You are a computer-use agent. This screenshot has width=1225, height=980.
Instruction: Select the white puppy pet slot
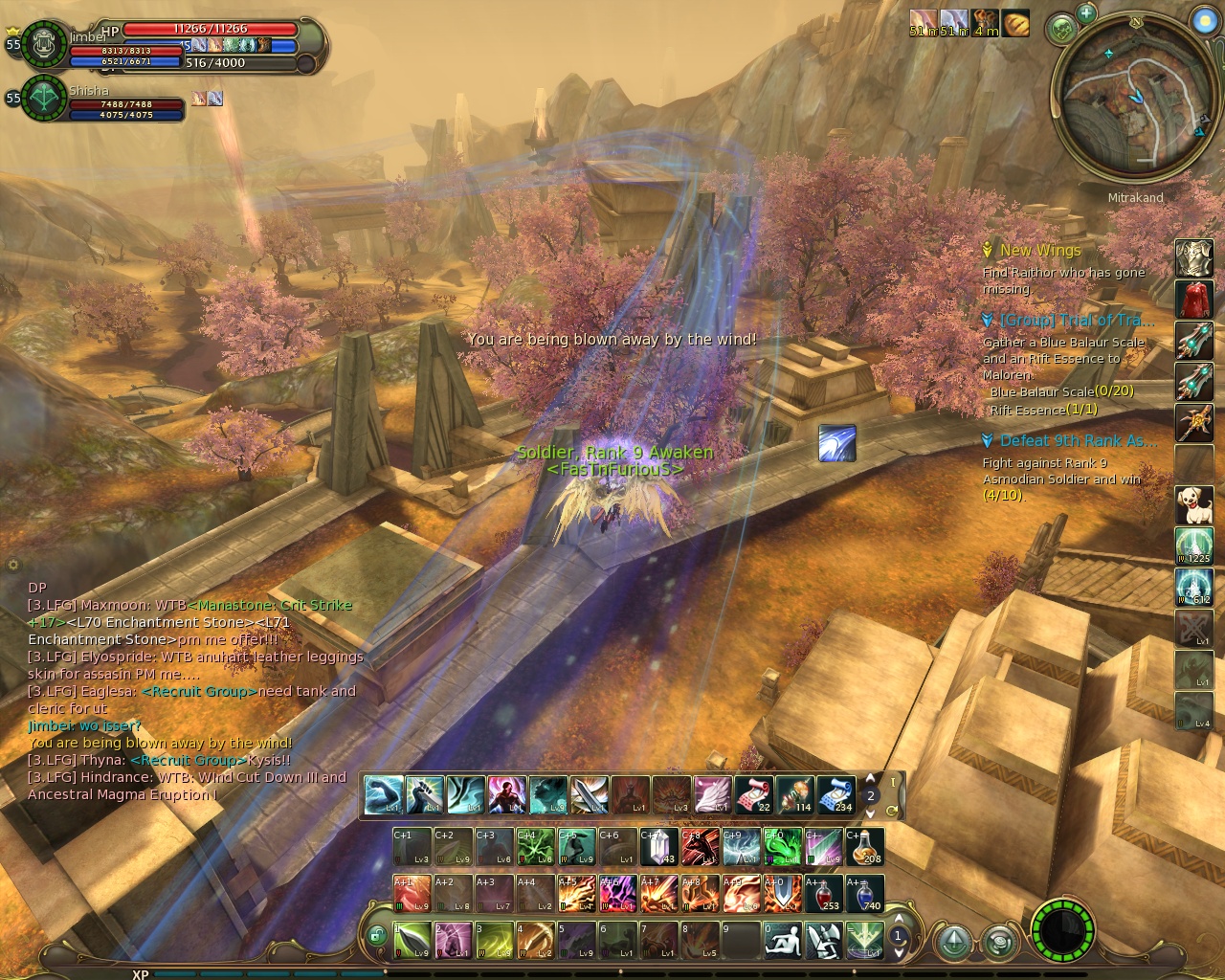click(1193, 503)
